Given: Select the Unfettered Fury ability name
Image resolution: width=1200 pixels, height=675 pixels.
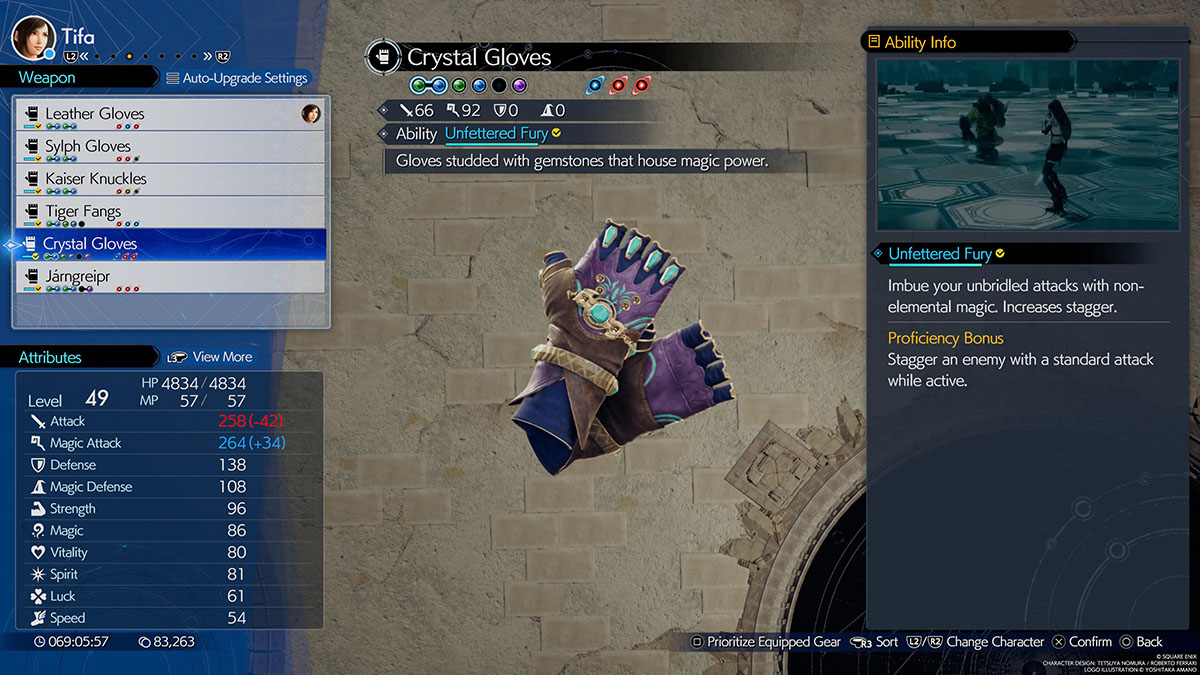Looking at the screenshot, I should (x=496, y=133).
